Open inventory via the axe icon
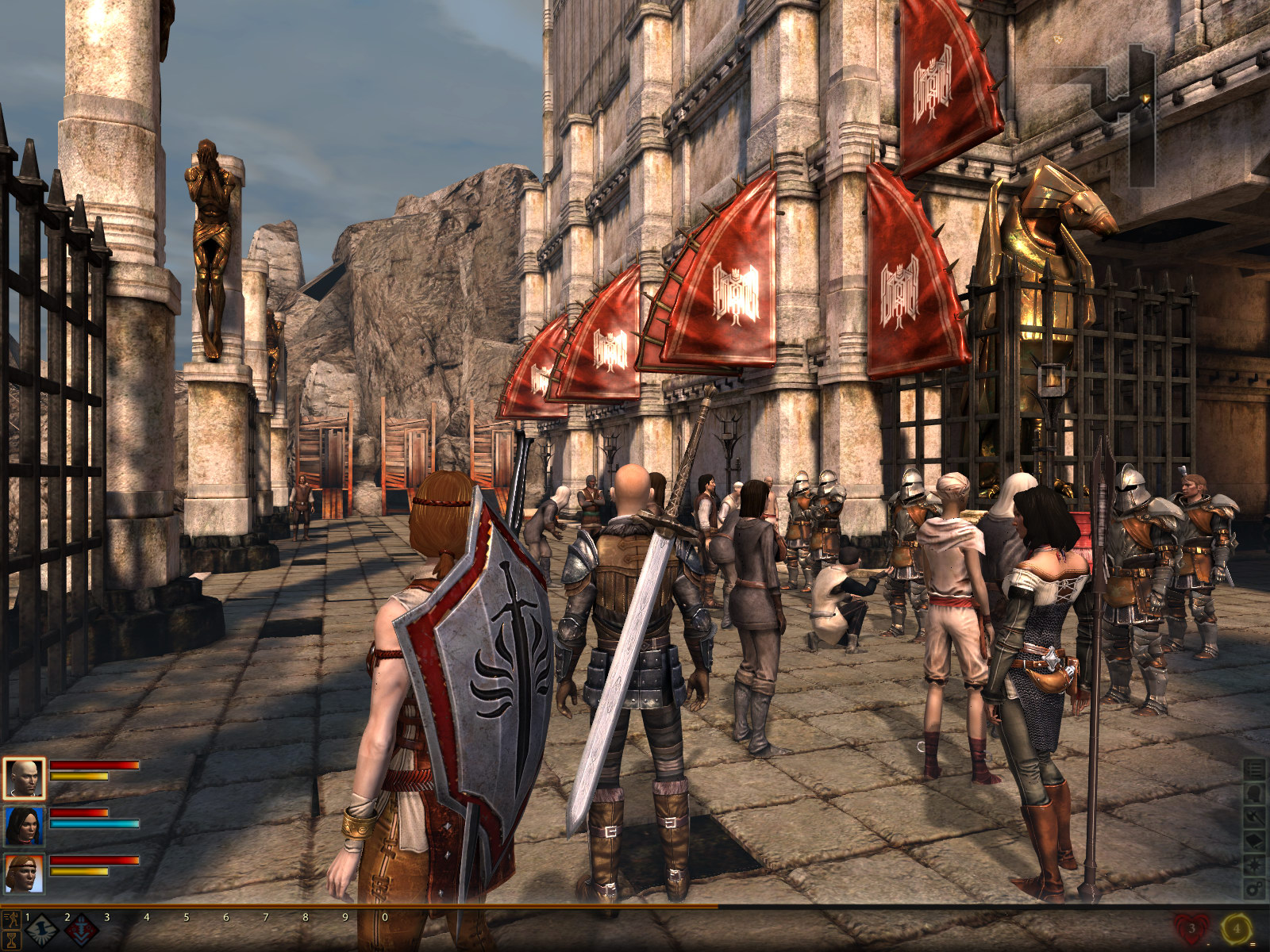 click(1255, 816)
